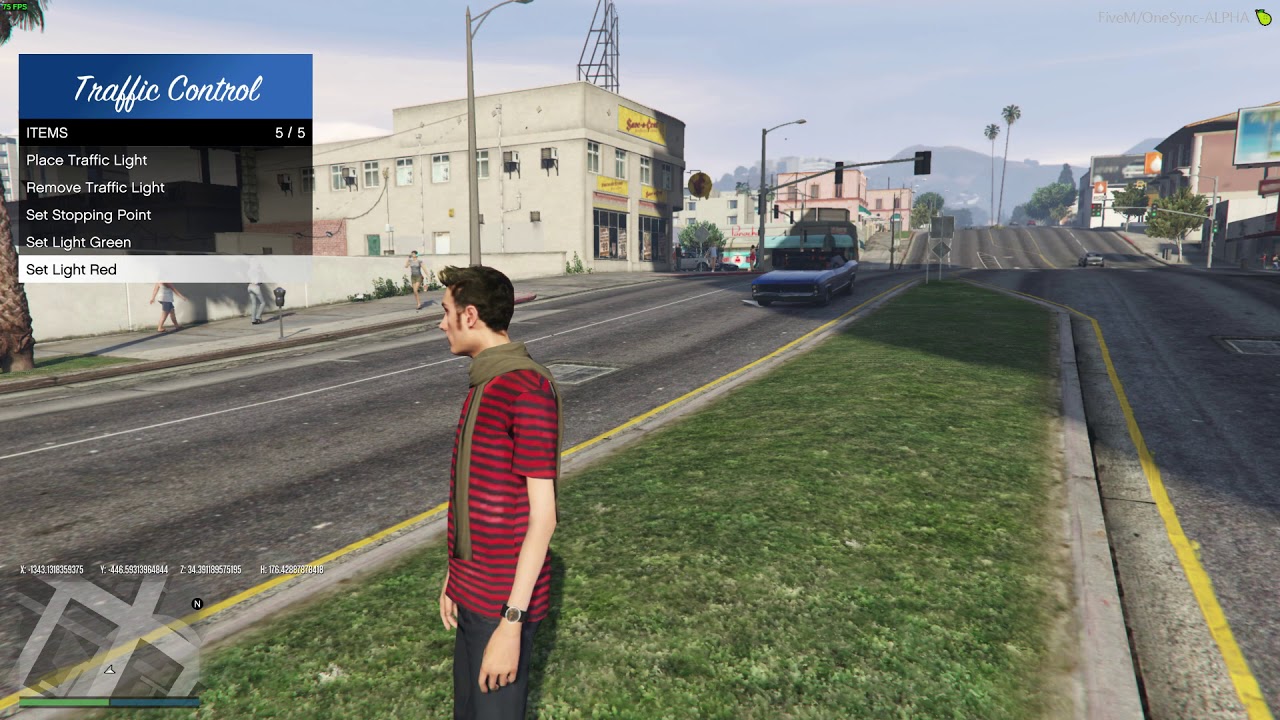Select Set Stopping Point entry
Image resolution: width=1280 pixels, height=720 pixels.
tap(89, 215)
